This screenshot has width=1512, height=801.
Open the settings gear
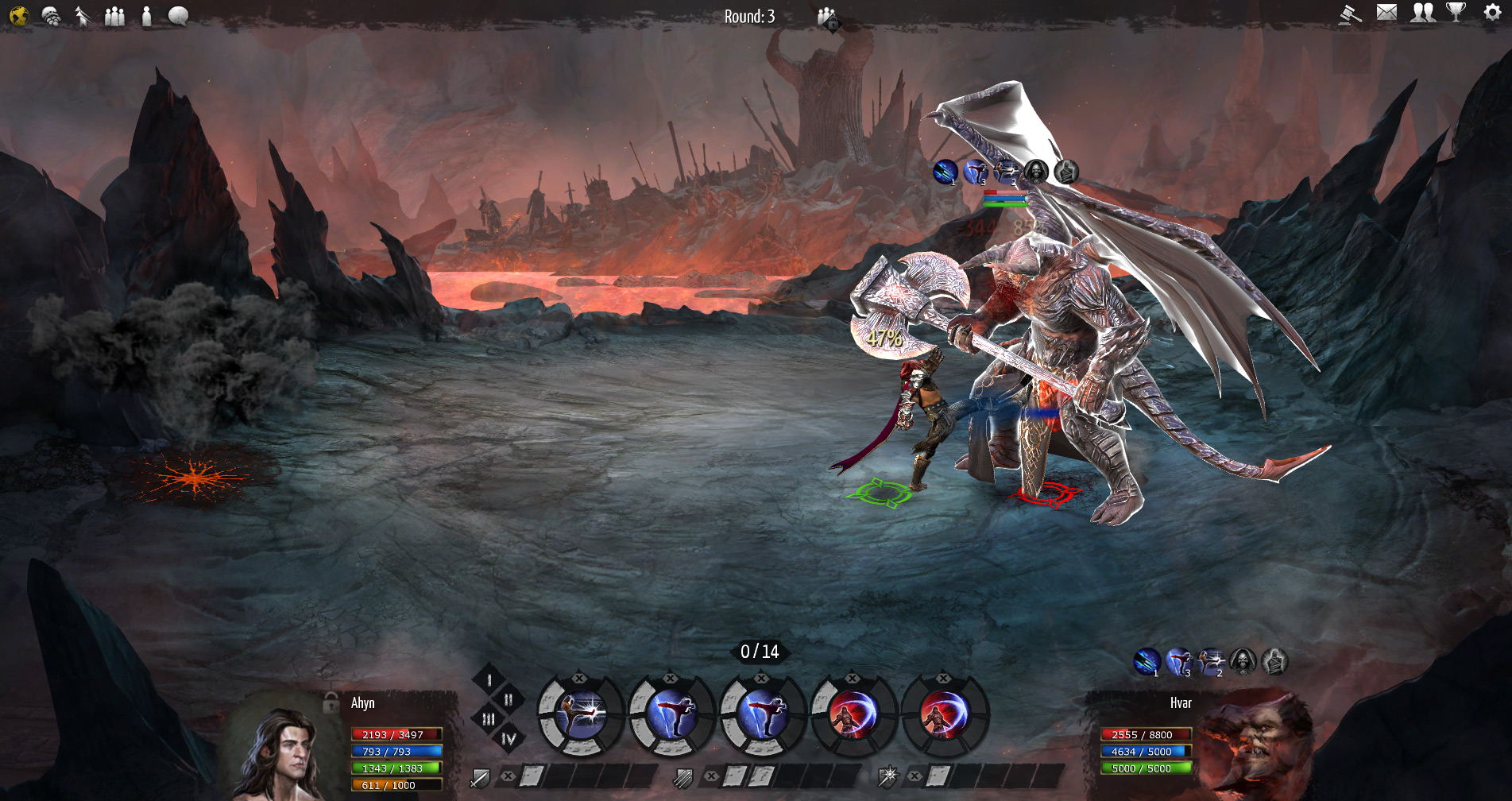pos(1492,13)
